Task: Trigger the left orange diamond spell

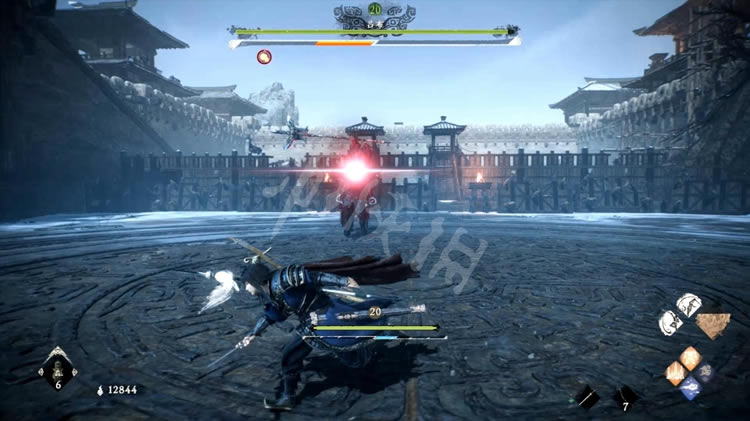Action: pos(676,373)
